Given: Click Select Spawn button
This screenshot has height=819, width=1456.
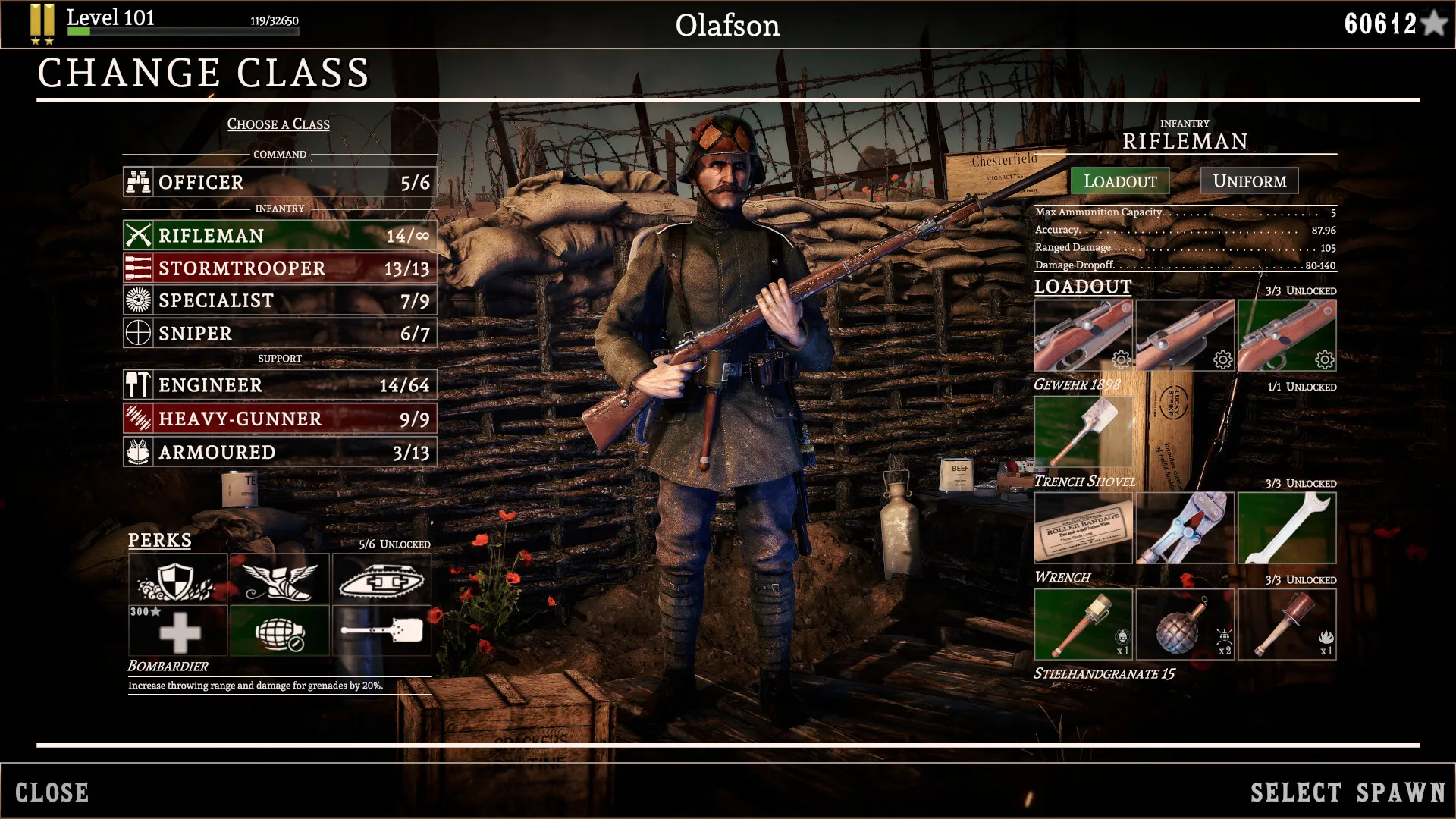Looking at the screenshot, I should pos(1348,792).
